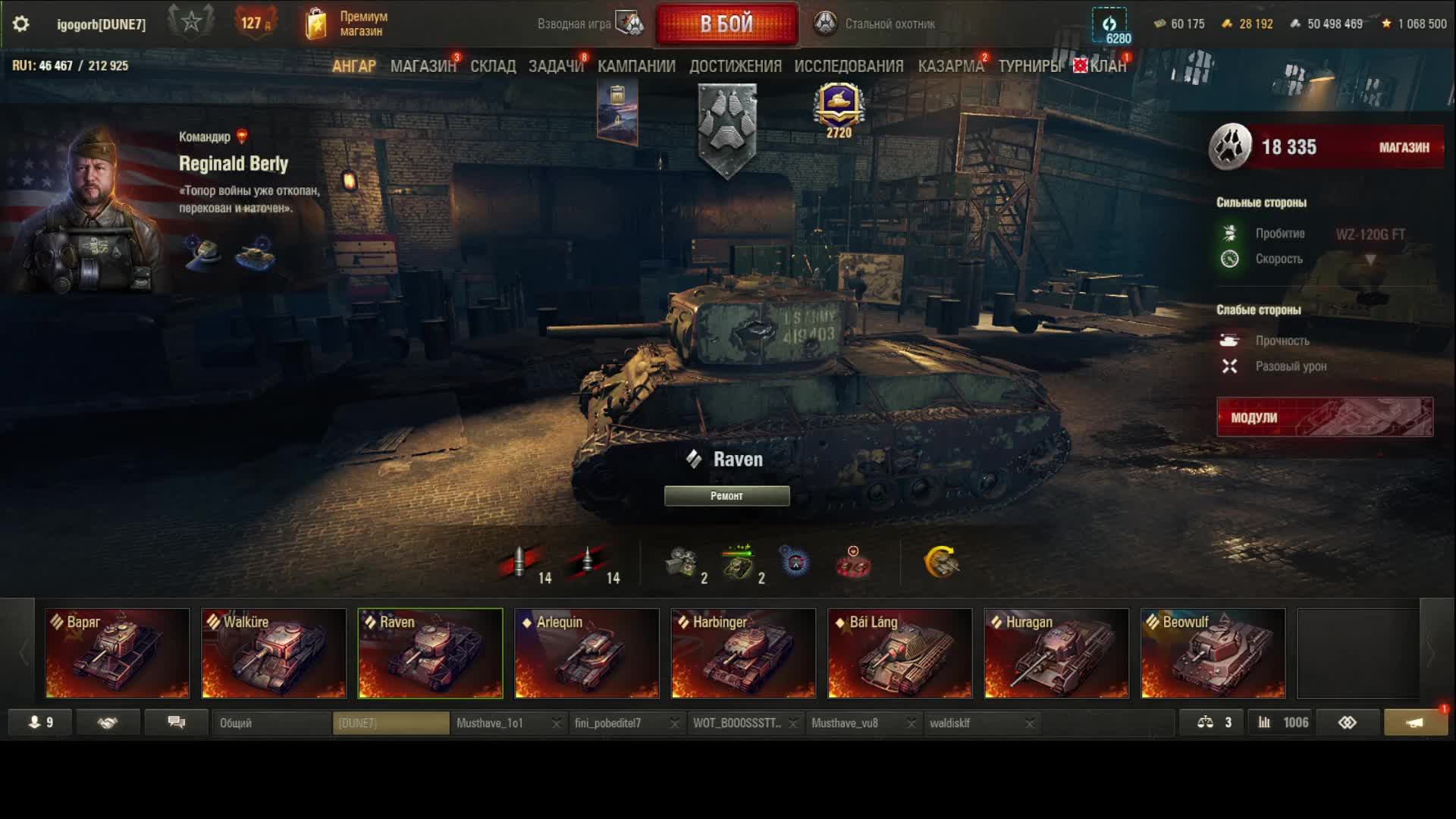The height and width of the screenshot is (819, 1456).
Task: Switch to the КАЗАРМА tab
Action: pos(950,67)
